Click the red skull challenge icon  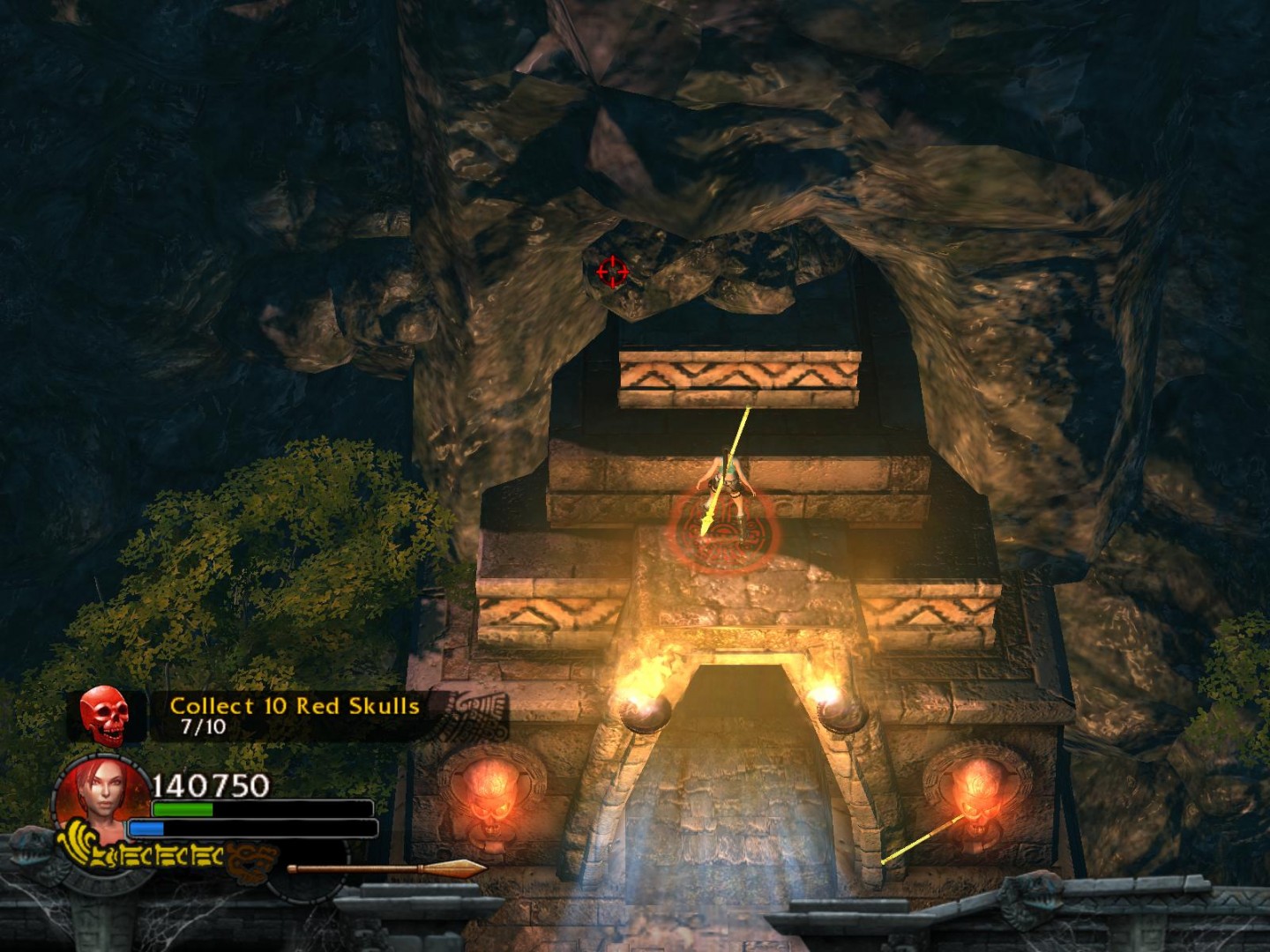pos(104,715)
